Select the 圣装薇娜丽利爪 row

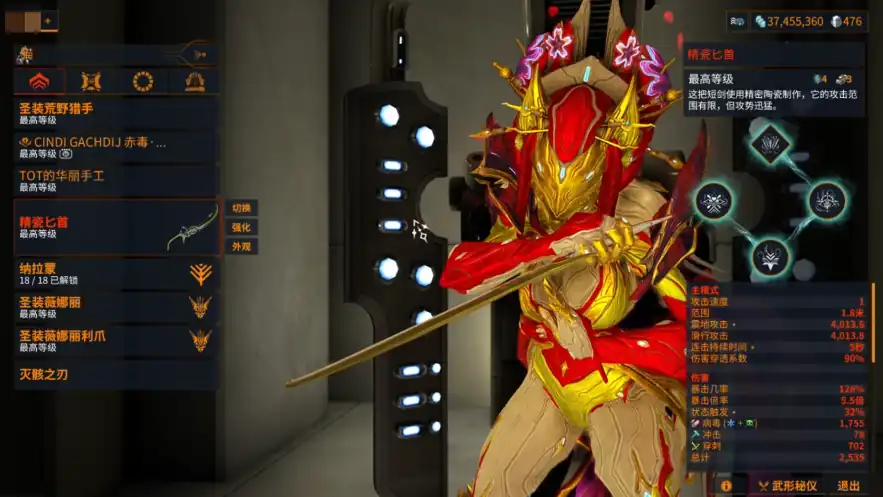tap(115, 340)
